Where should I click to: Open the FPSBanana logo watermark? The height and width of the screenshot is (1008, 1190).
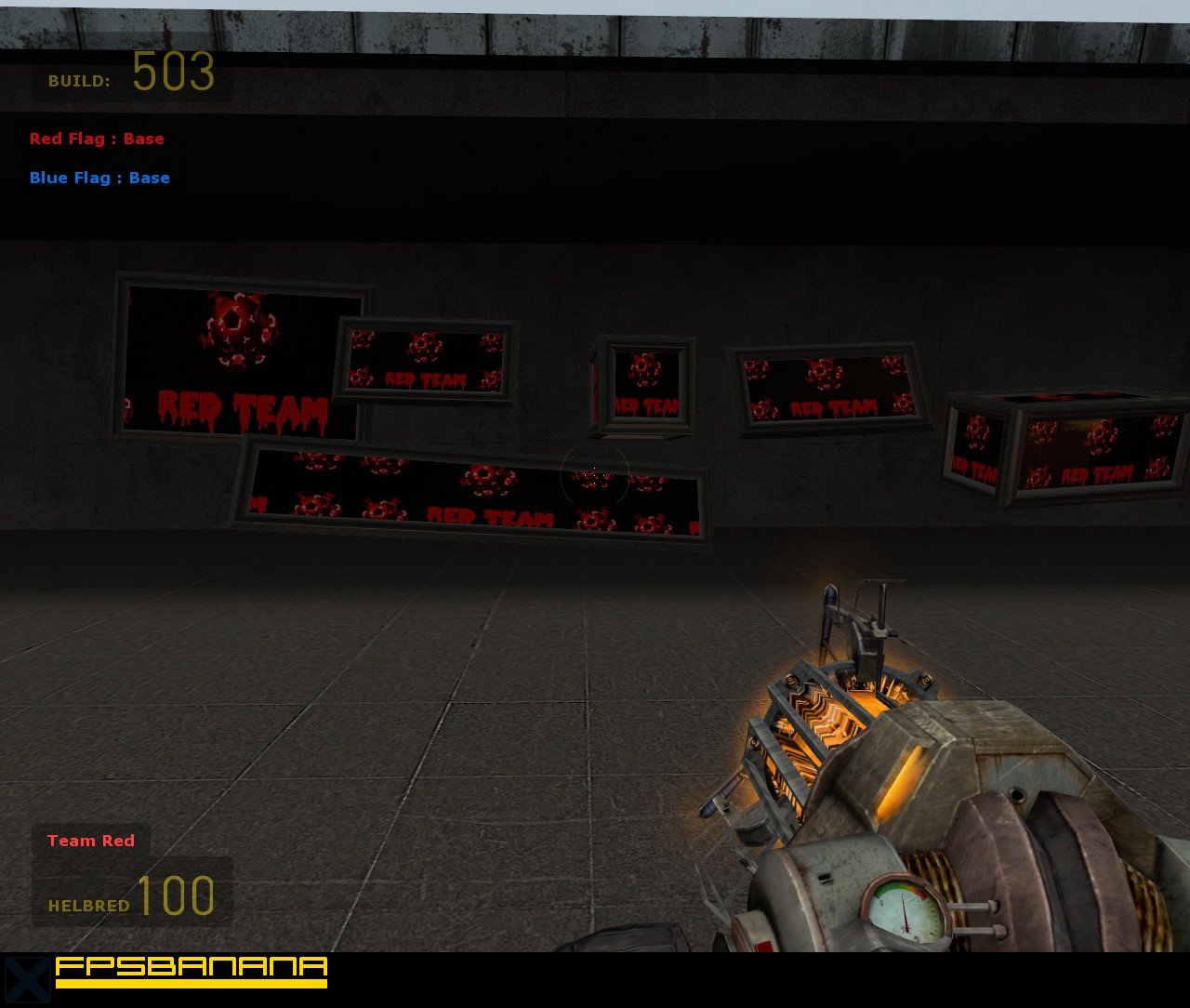pos(191,971)
